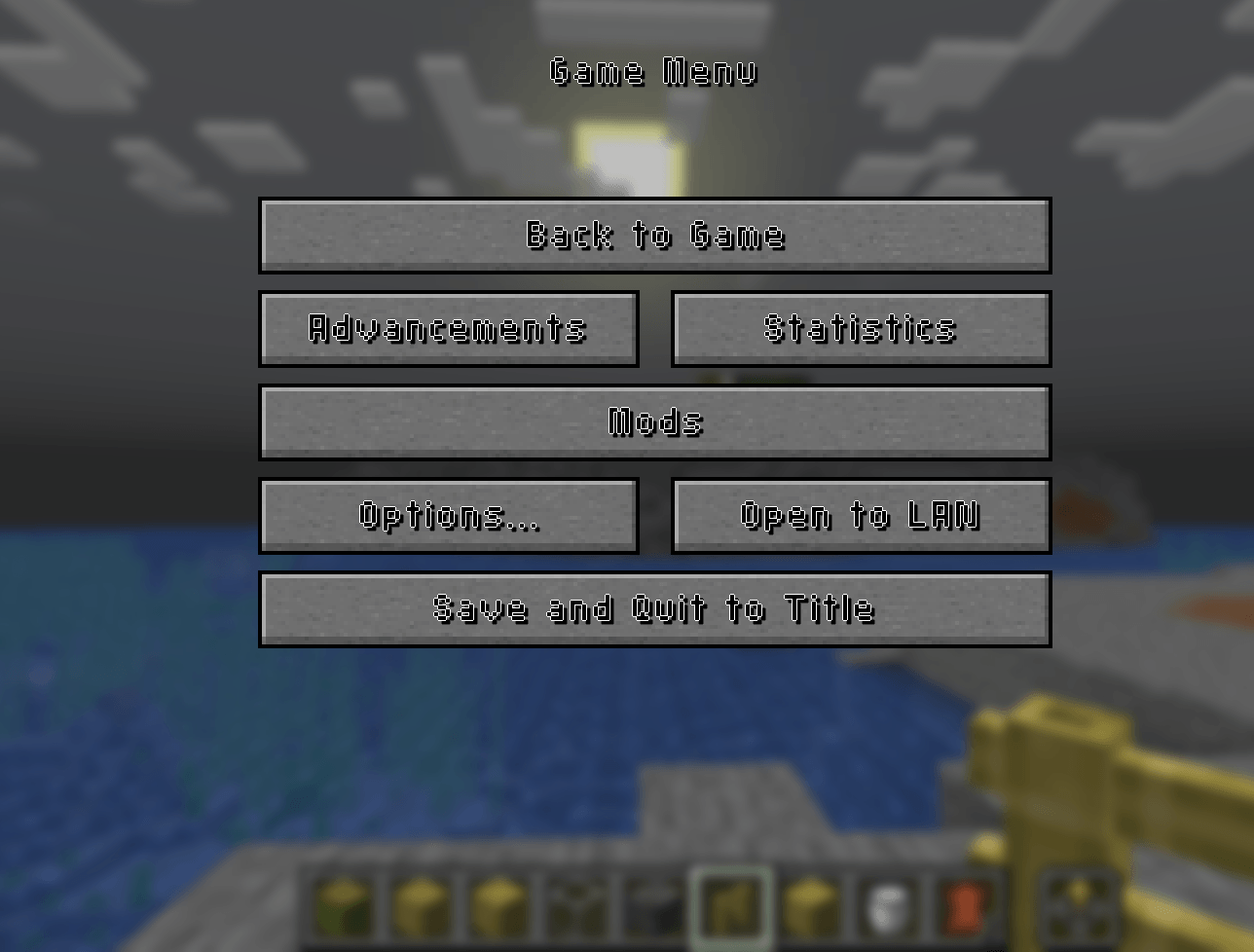Open the Advancements screen
The image size is (1254, 952).
448,328
